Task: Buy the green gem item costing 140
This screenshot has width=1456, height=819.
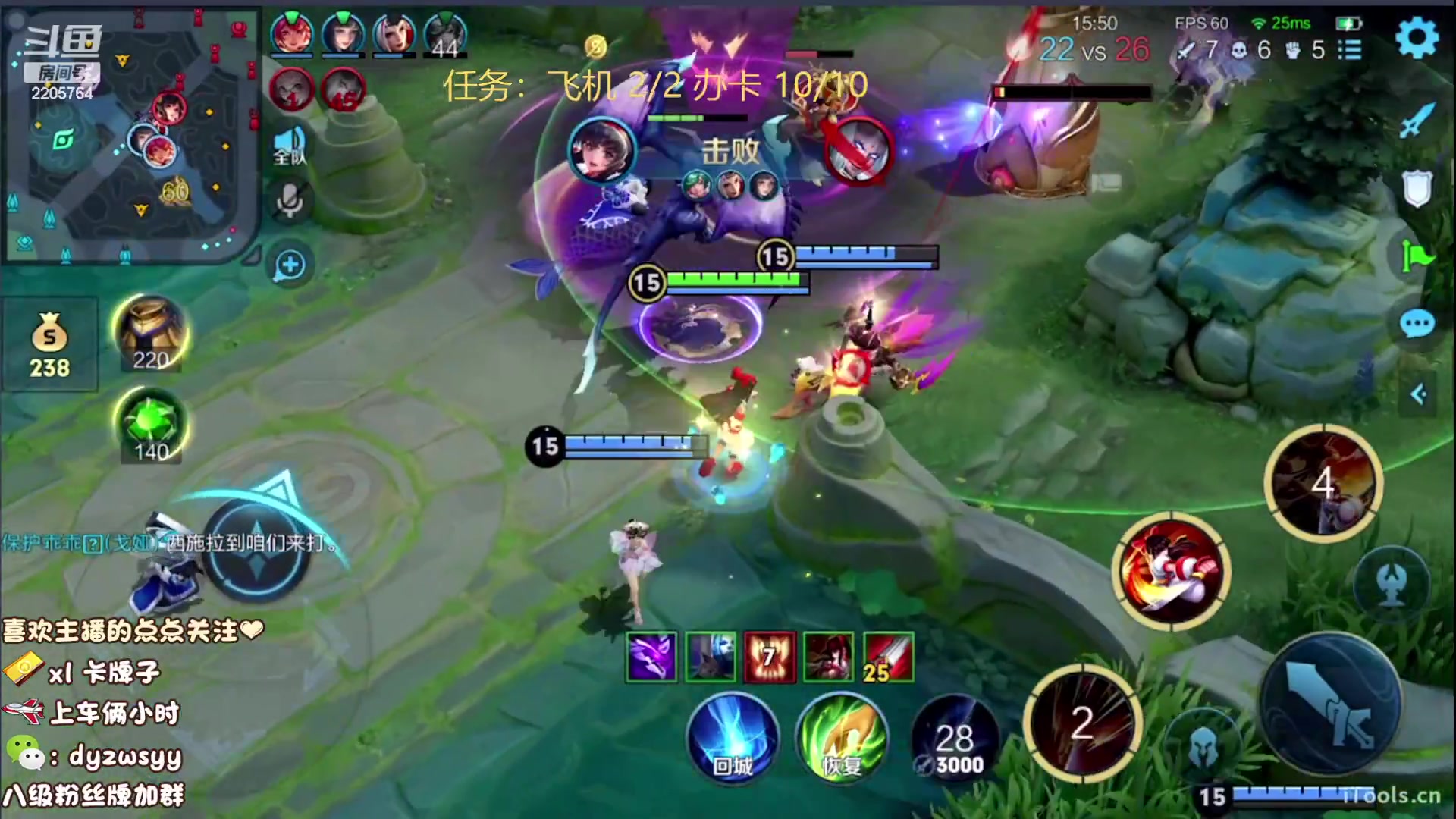Action: coord(151,426)
